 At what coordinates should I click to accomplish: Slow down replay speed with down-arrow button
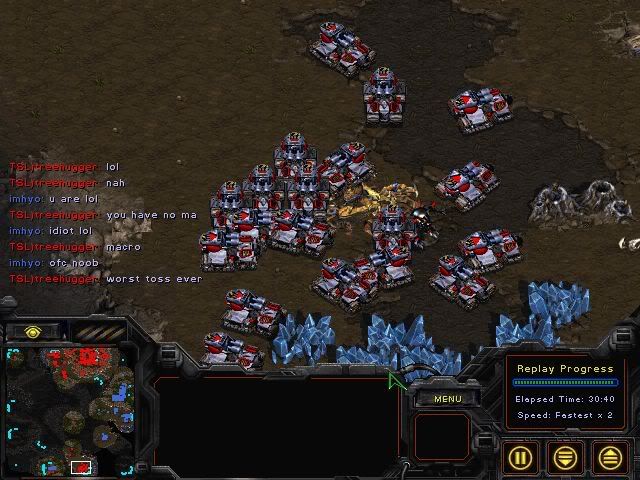[566, 458]
